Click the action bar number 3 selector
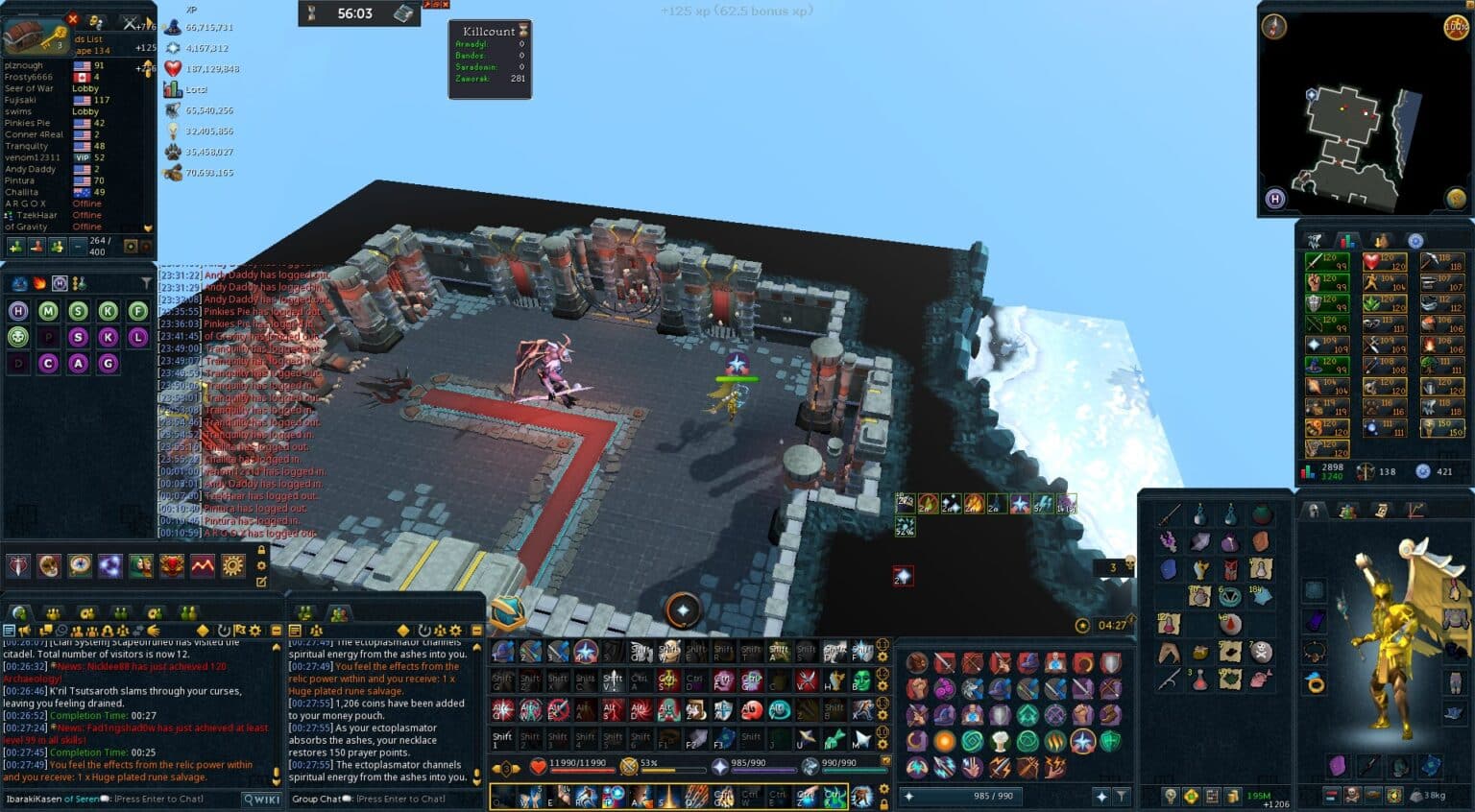The height and width of the screenshot is (812, 1475). click(506, 768)
